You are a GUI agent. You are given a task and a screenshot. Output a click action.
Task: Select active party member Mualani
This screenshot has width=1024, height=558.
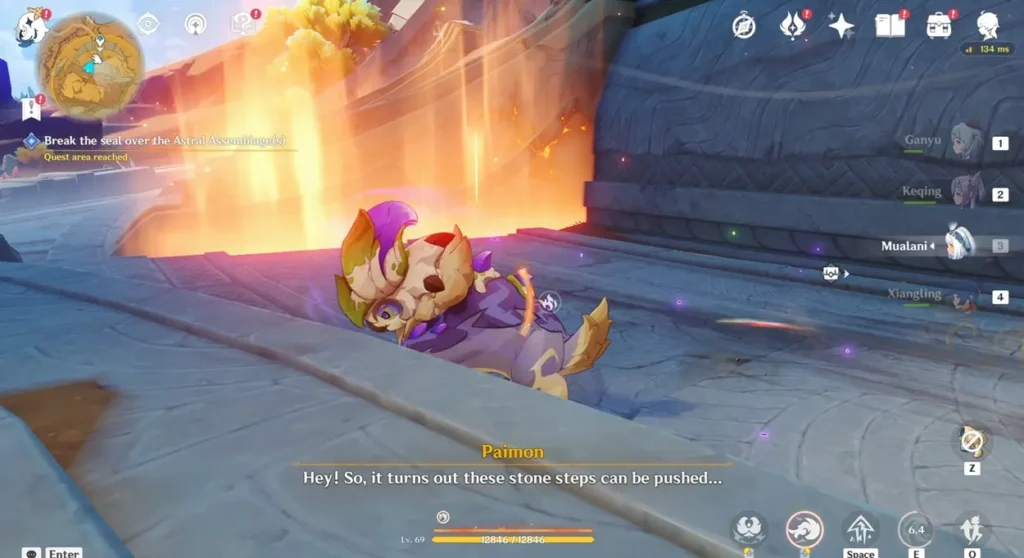click(x=960, y=245)
